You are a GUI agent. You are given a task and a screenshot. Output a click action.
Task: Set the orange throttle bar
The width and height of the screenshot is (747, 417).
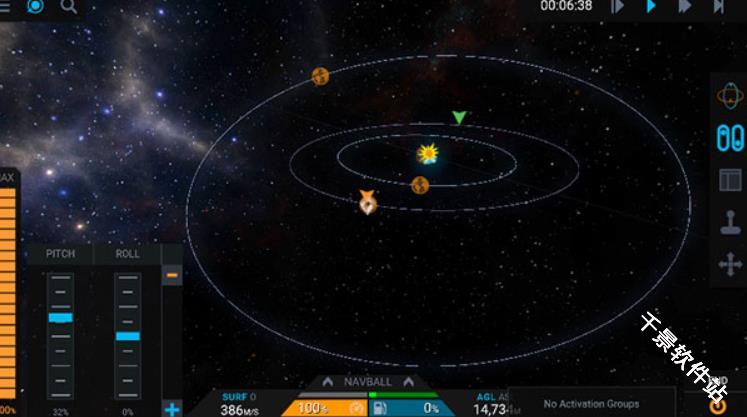point(8,290)
